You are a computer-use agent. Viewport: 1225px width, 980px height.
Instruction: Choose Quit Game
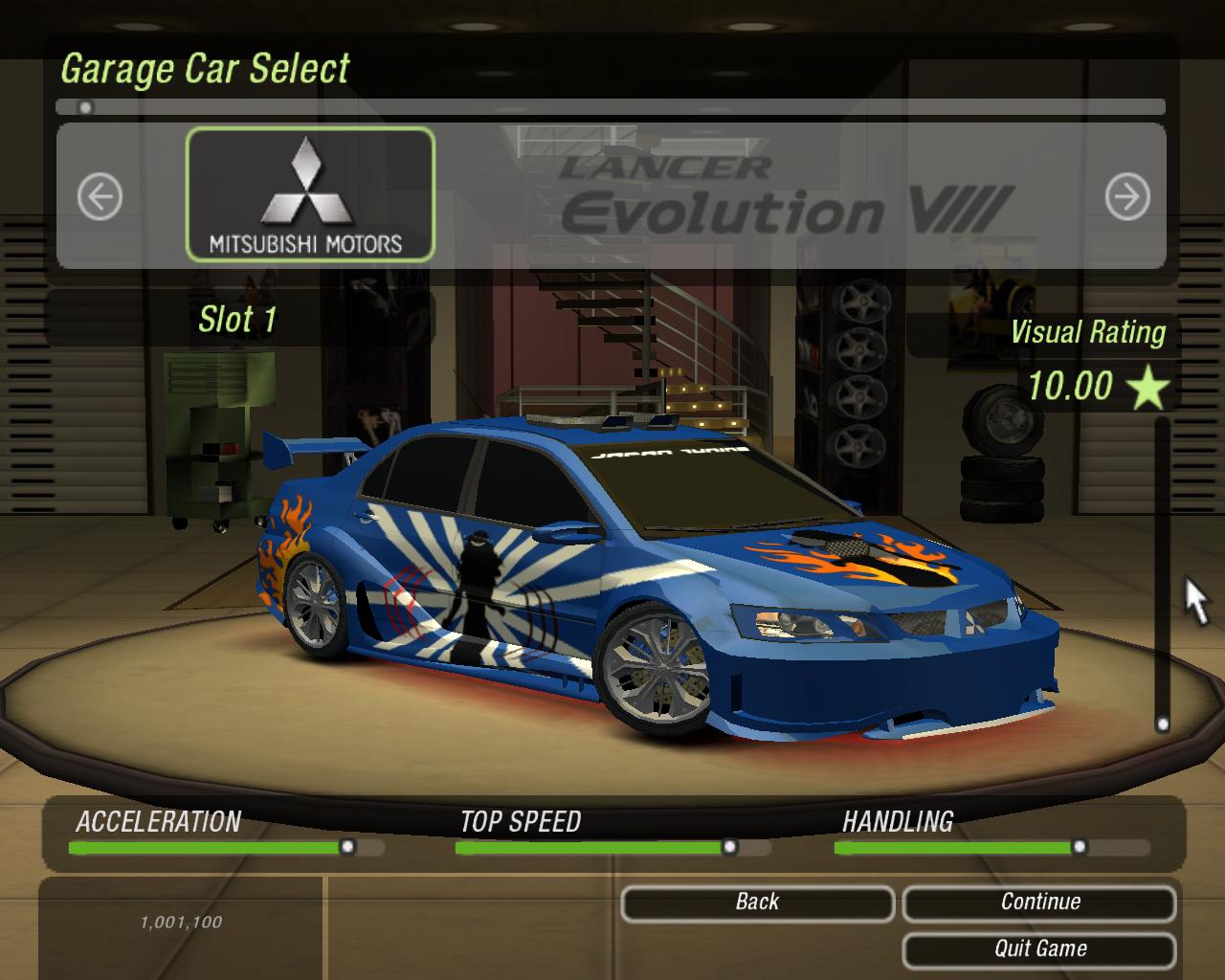click(1039, 949)
